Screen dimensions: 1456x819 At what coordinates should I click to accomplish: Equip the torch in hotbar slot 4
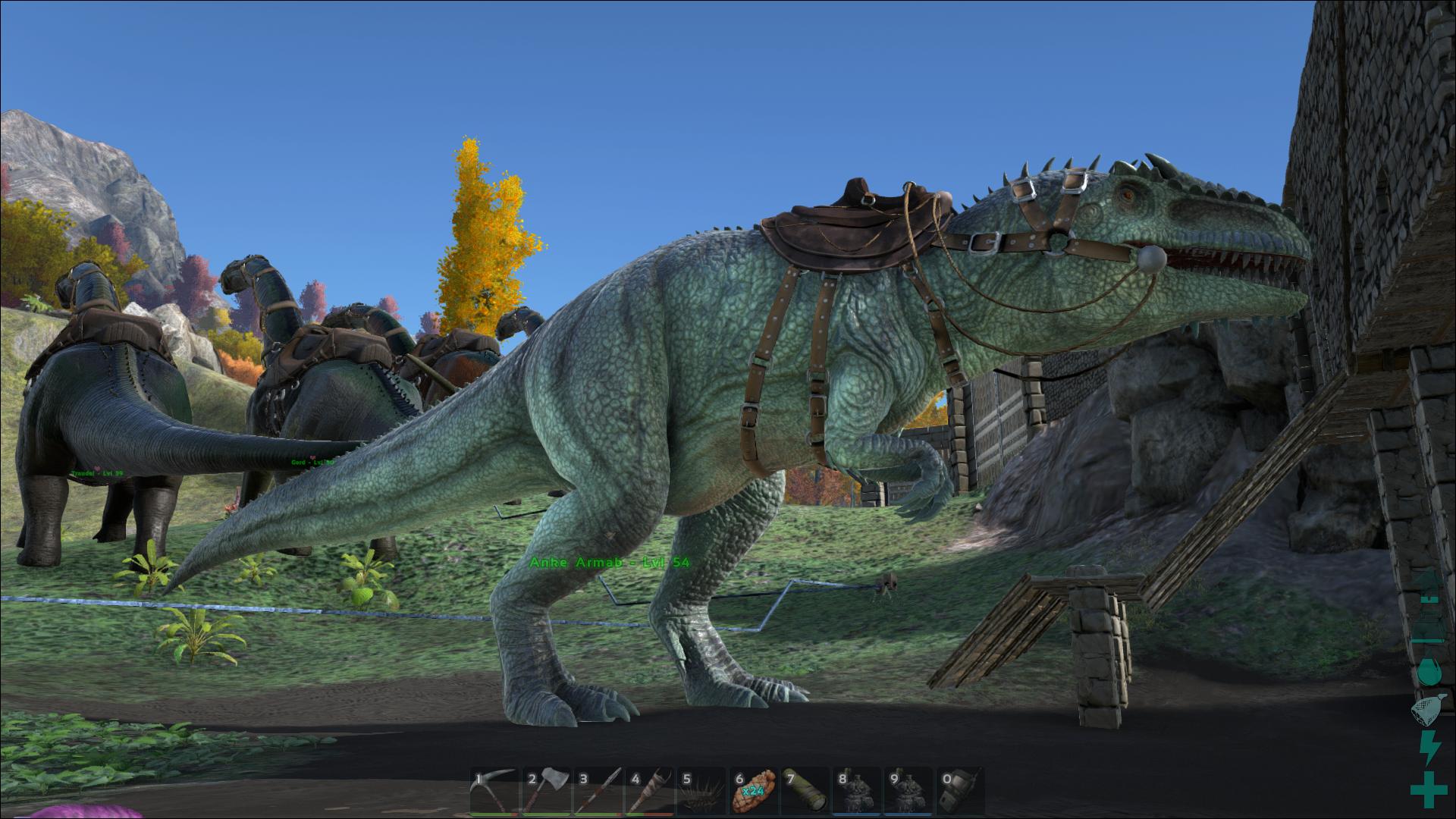[650, 792]
